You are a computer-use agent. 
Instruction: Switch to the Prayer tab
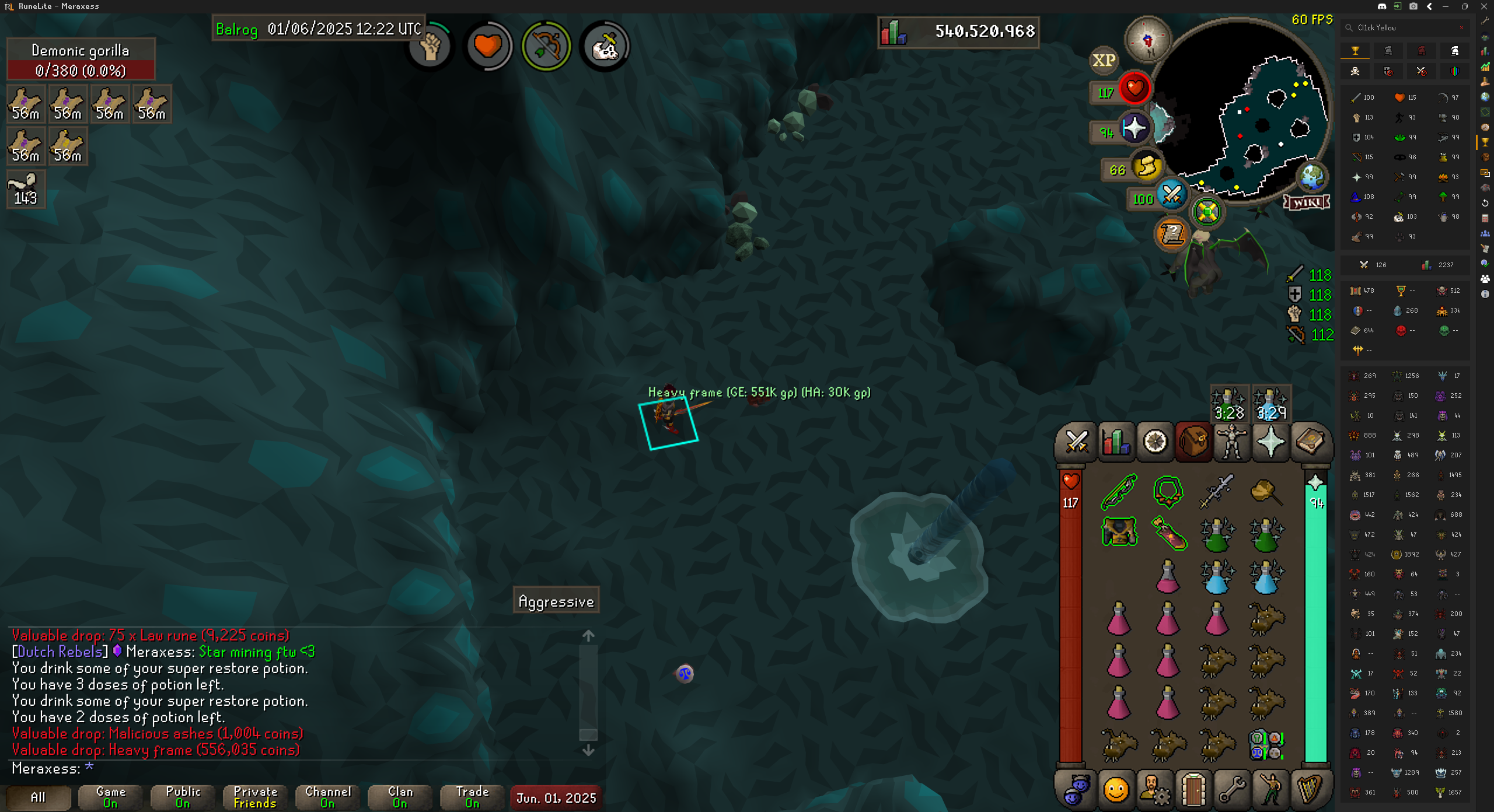(x=1270, y=442)
